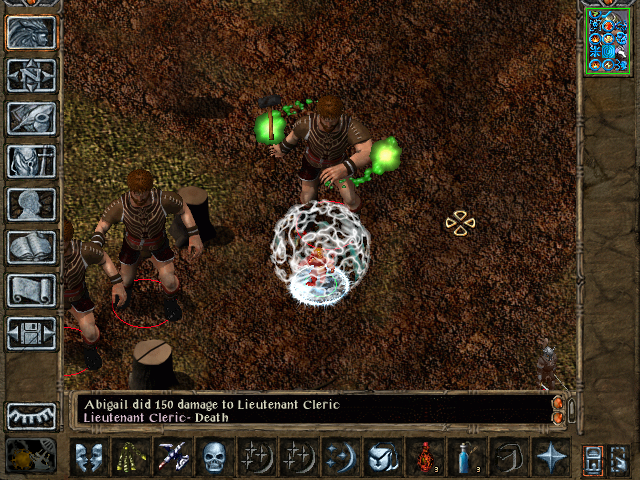Select the character portrait with the green border
640x480 pixels.
[x=606, y=39]
